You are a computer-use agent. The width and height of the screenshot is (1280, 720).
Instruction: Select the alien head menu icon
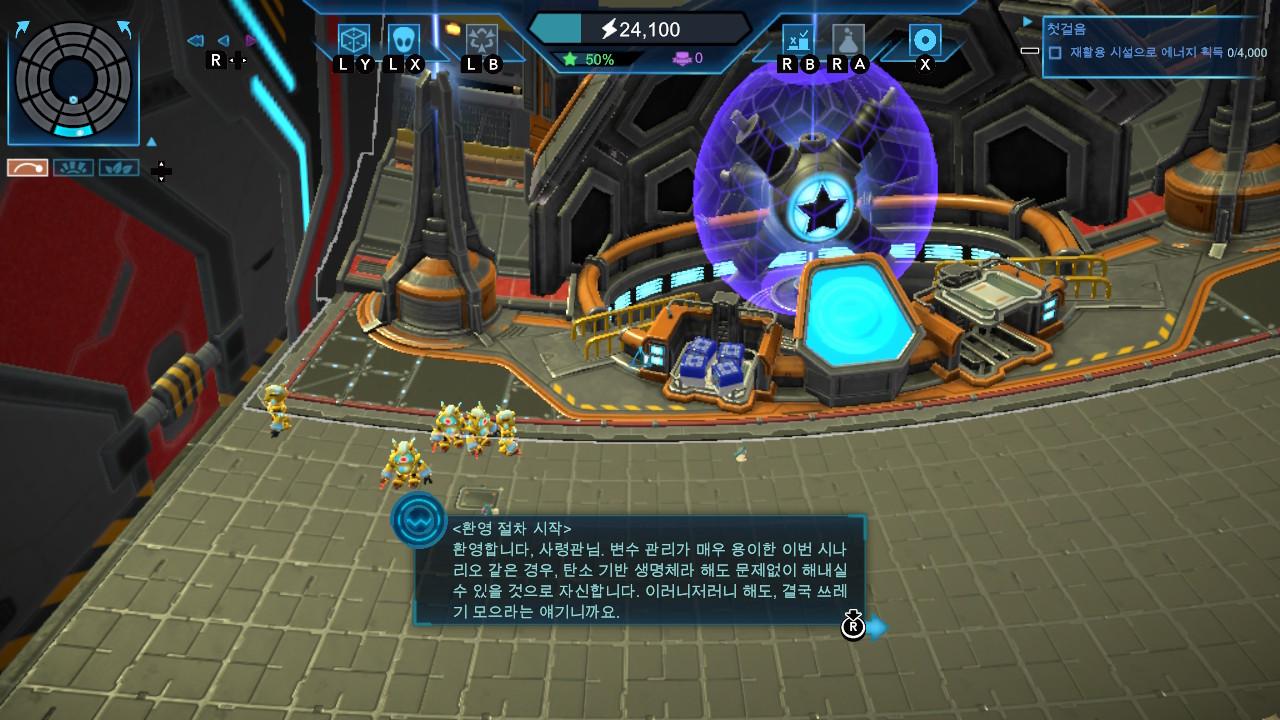405,37
